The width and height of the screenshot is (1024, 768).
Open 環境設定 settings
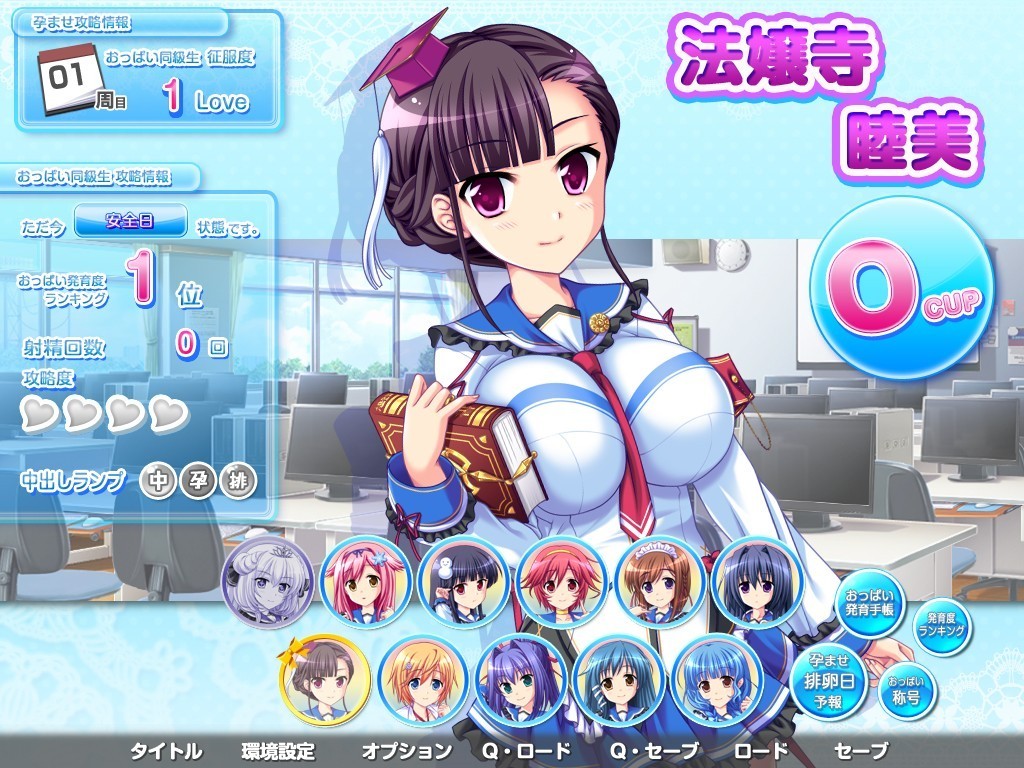click(x=278, y=751)
